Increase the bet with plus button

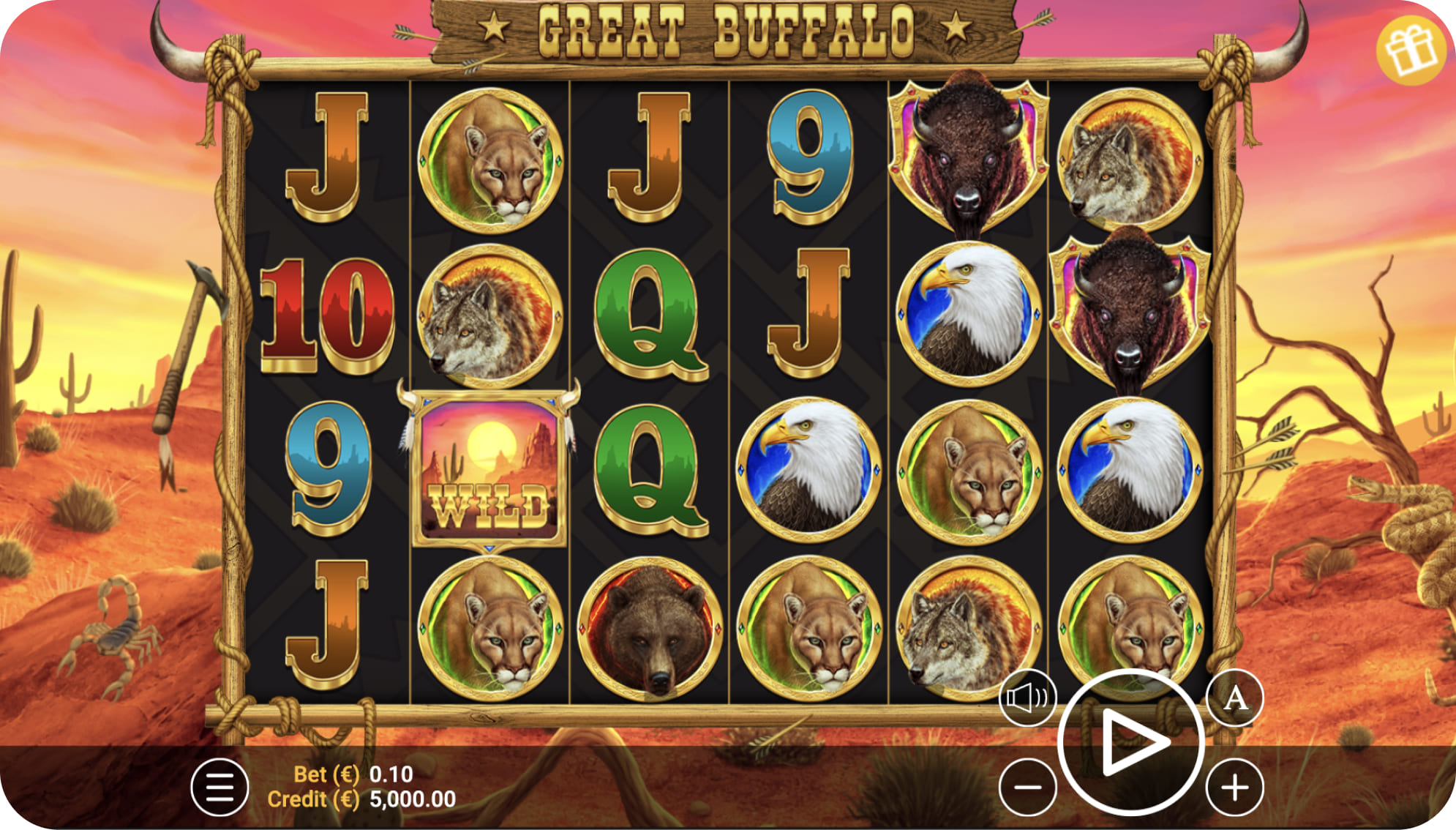pos(1234,787)
